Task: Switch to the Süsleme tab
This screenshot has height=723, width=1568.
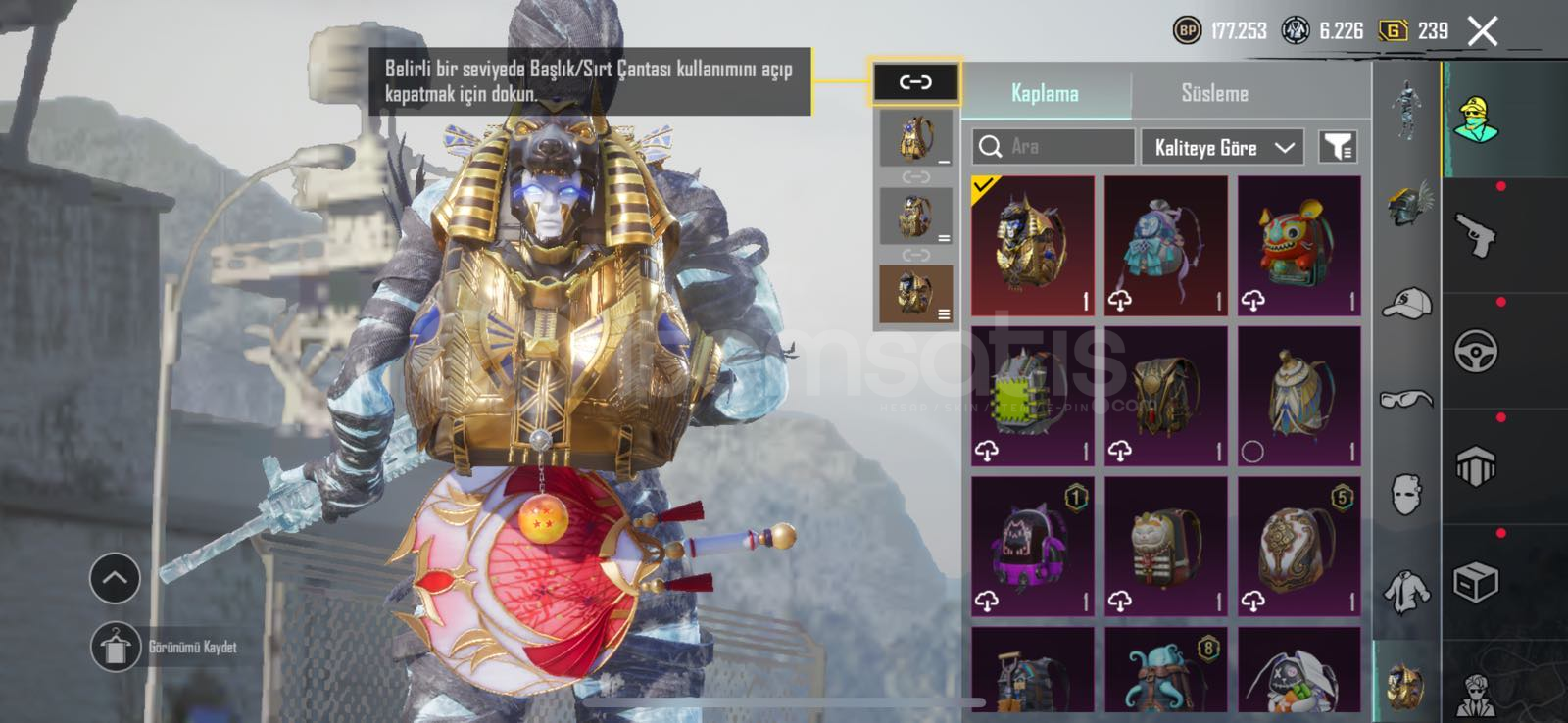Action: [1214, 94]
